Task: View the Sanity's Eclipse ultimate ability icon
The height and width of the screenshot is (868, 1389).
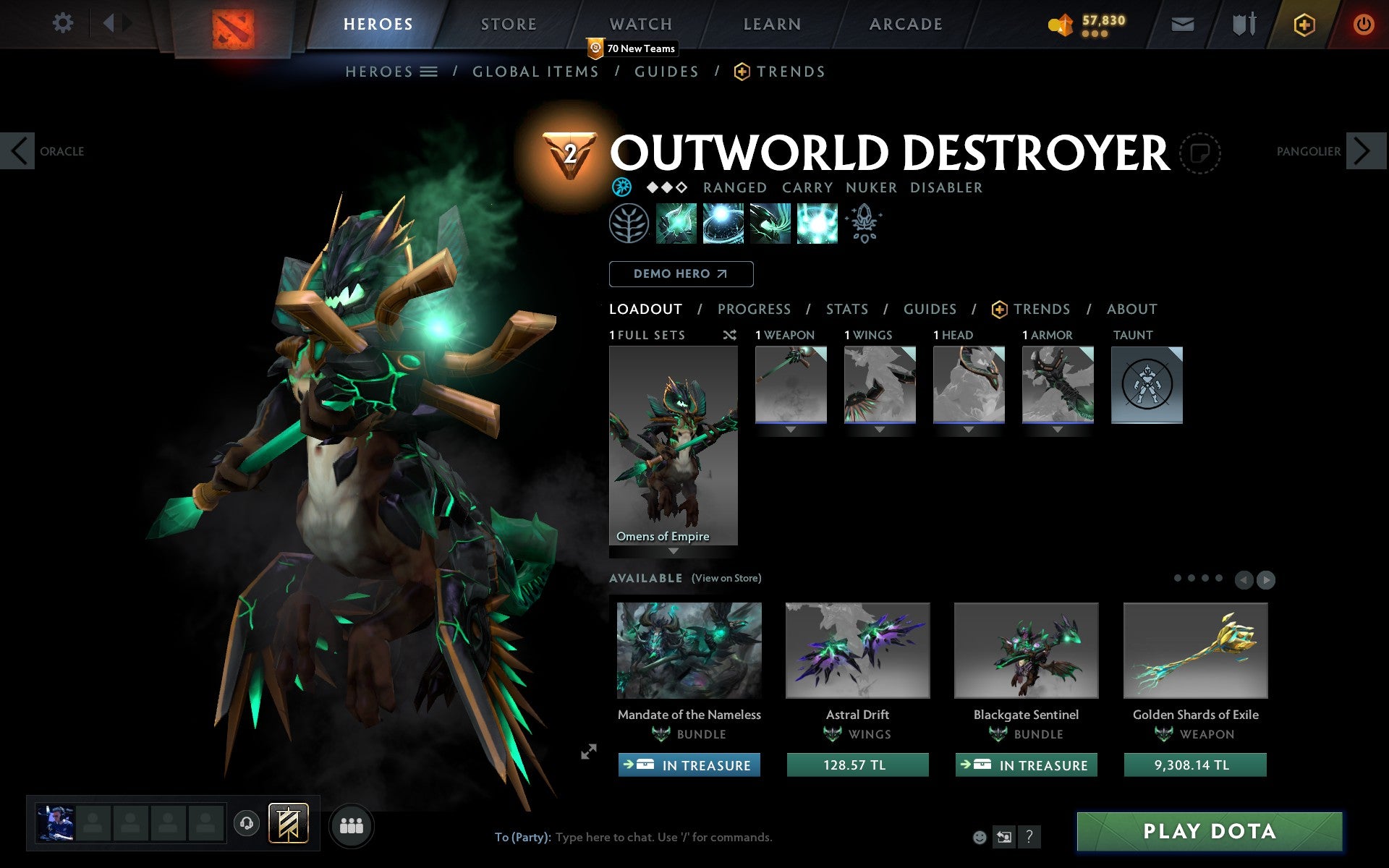Action: click(817, 224)
